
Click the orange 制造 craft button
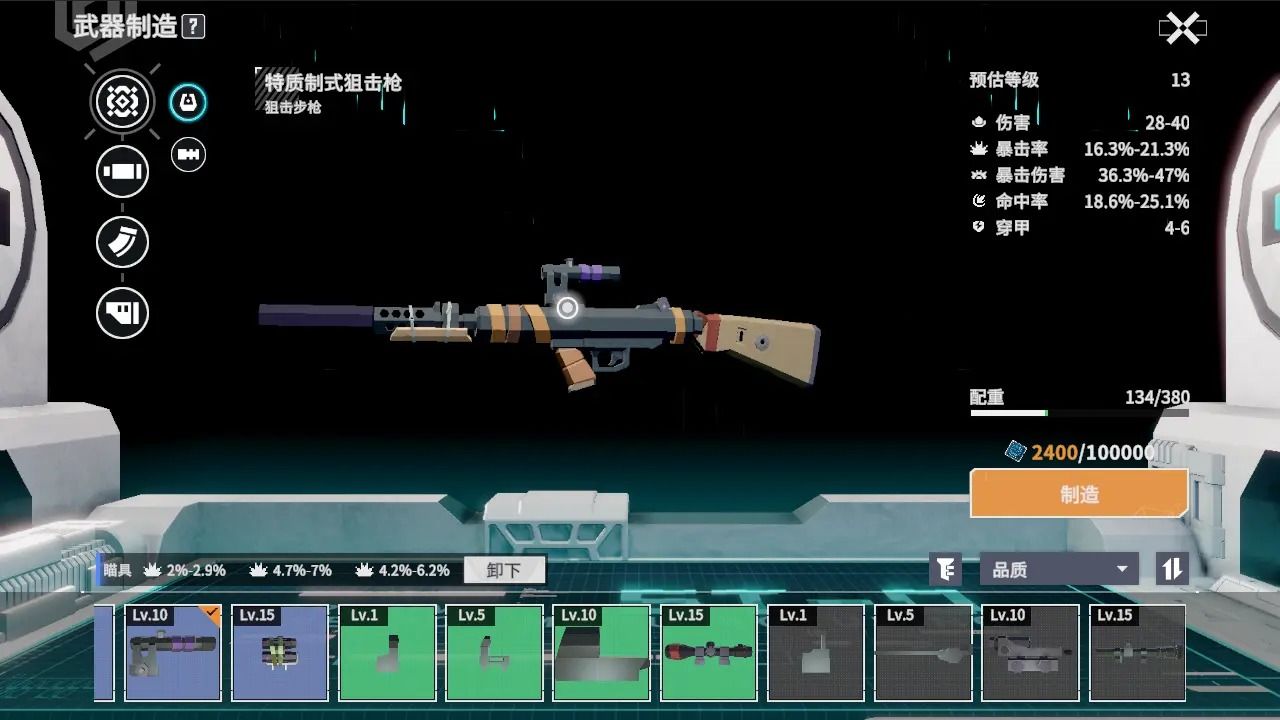tap(1079, 494)
